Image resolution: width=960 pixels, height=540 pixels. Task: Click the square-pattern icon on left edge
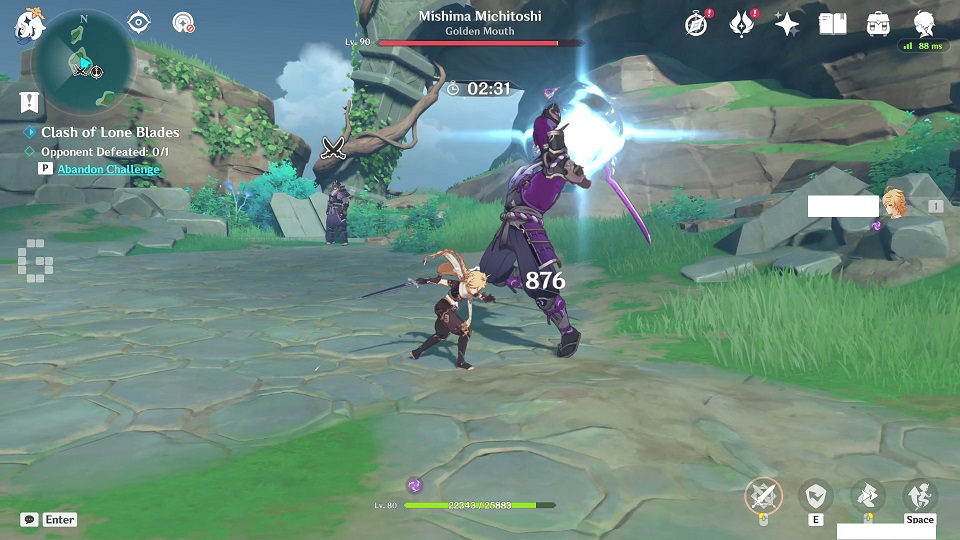click(34, 258)
